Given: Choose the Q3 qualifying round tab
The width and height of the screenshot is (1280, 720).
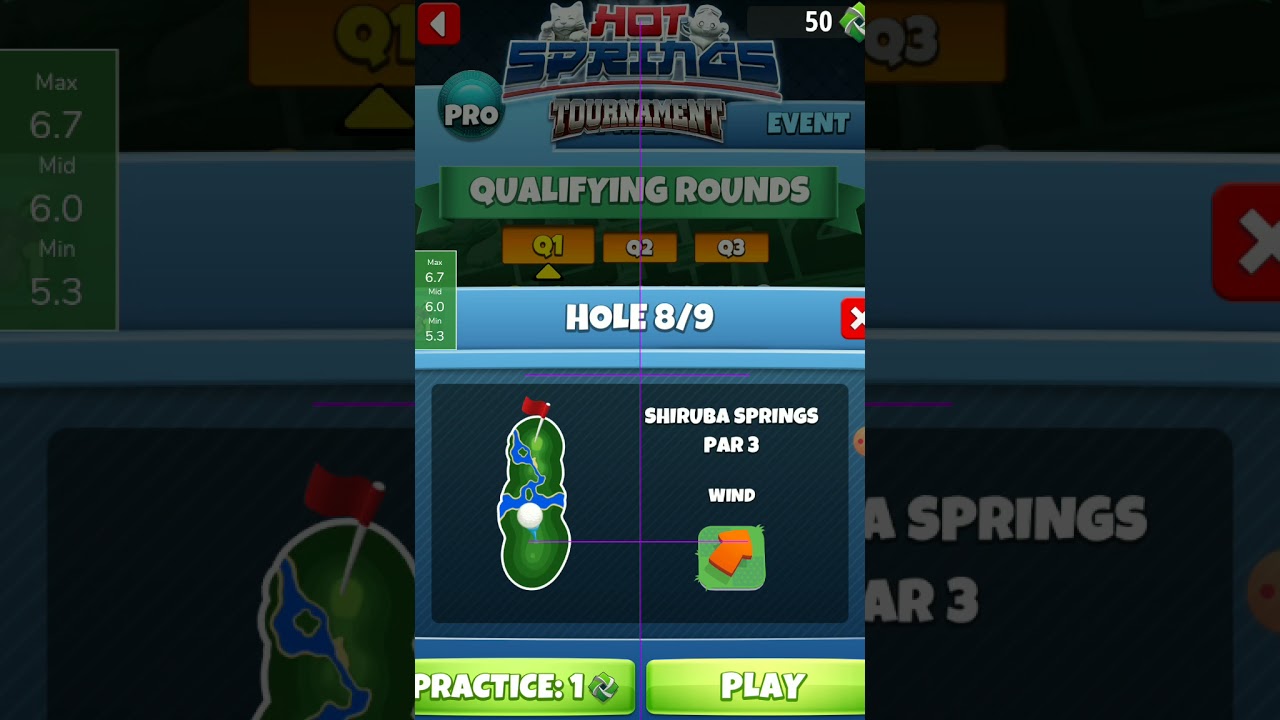Looking at the screenshot, I should [x=731, y=247].
